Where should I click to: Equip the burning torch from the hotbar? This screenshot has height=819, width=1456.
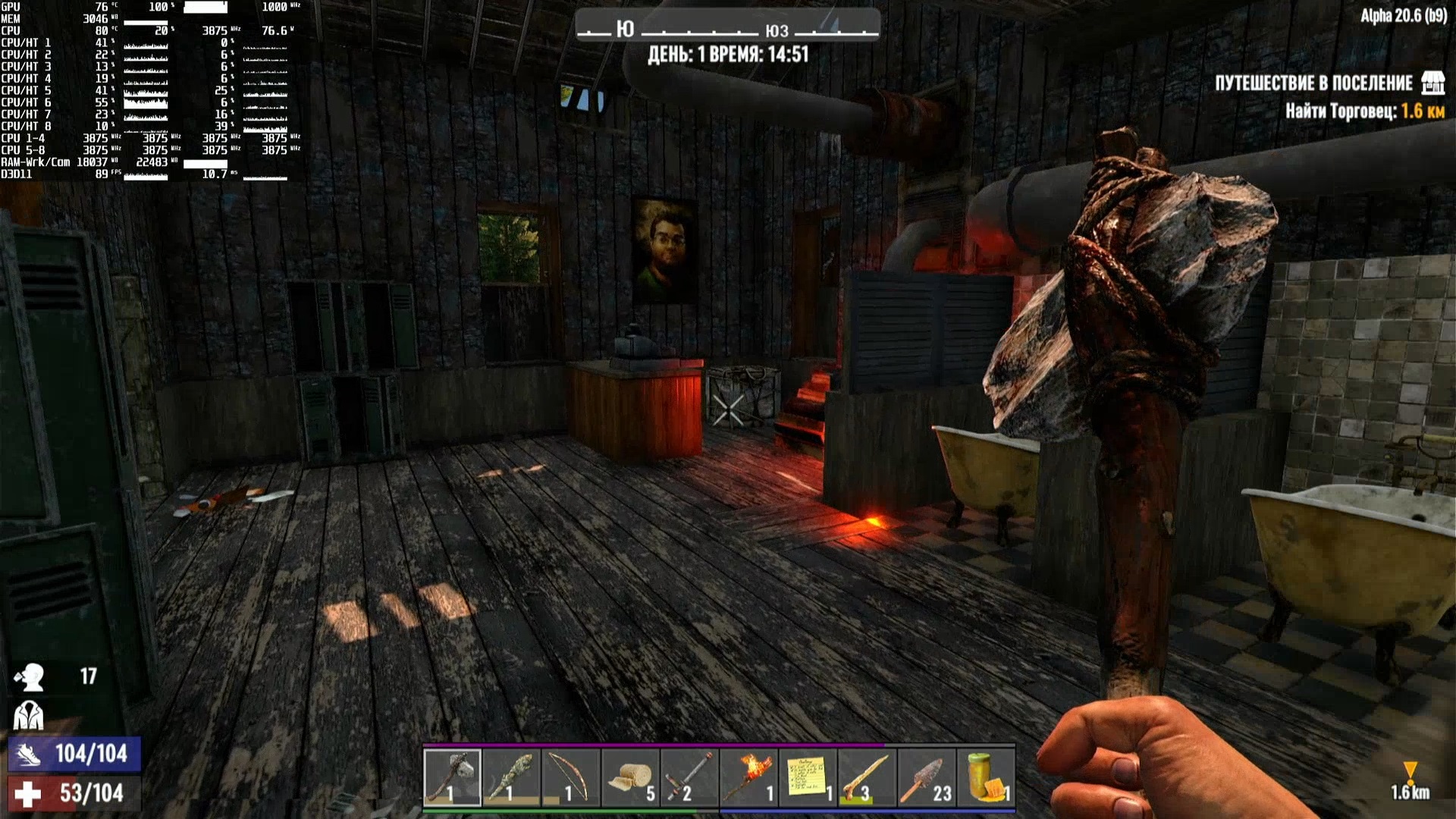pos(748,777)
